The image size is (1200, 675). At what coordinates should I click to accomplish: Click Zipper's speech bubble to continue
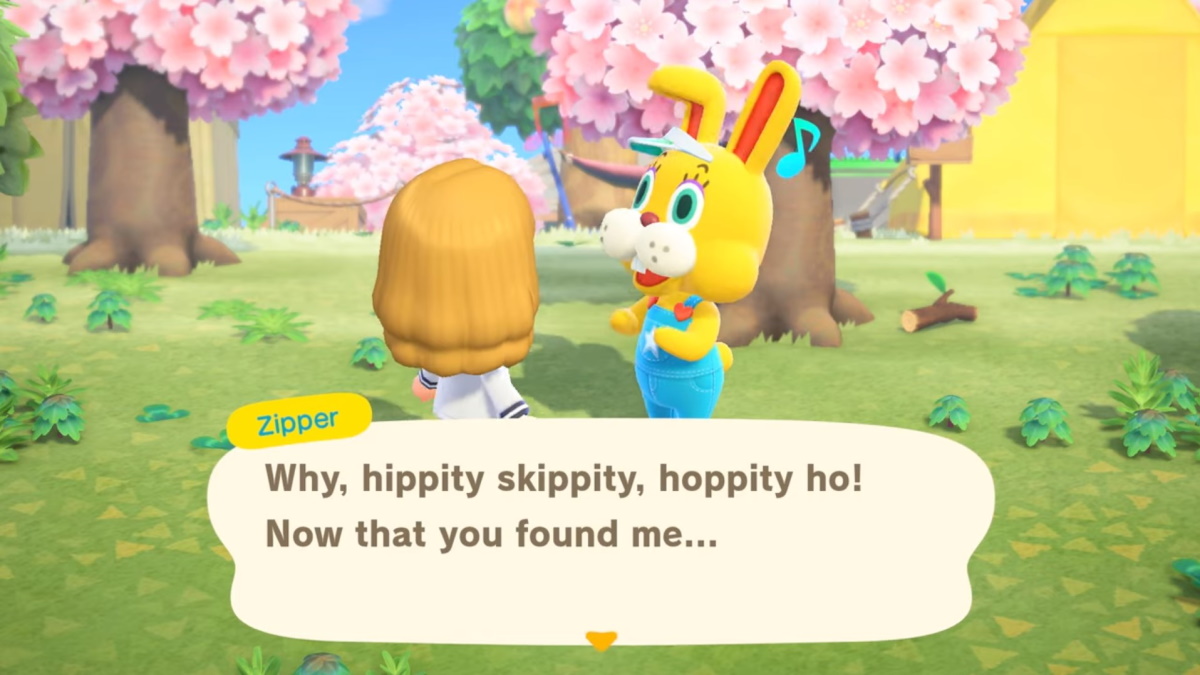[x=600, y=530]
